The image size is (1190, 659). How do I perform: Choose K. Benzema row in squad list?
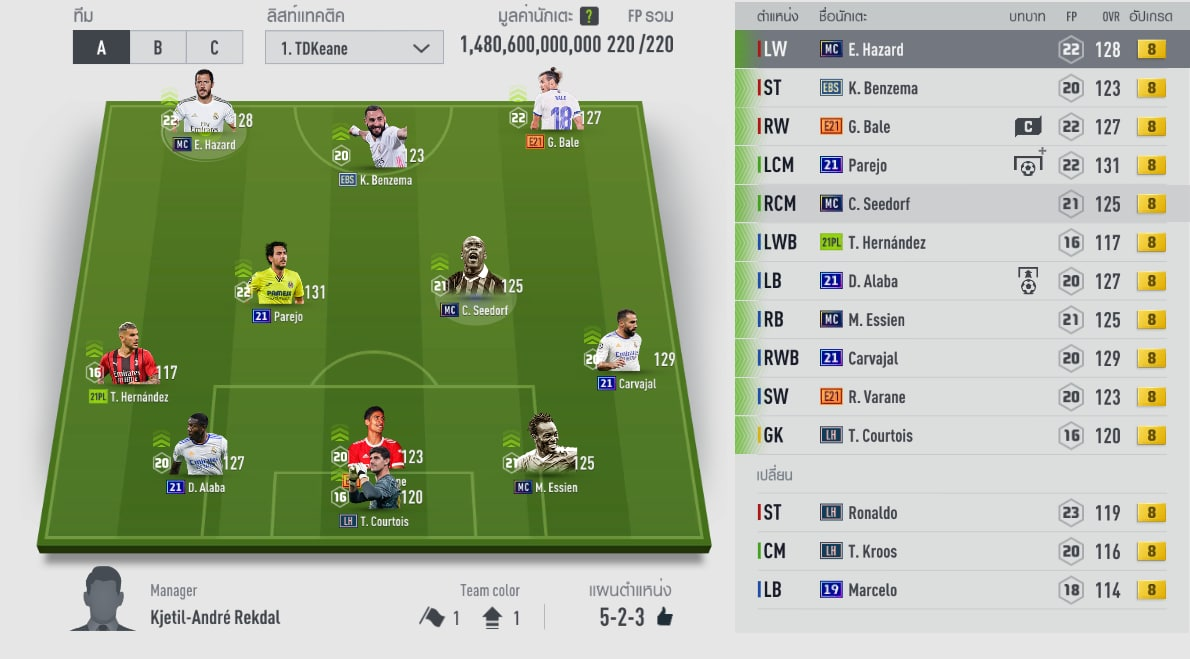(x=950, y=88)
